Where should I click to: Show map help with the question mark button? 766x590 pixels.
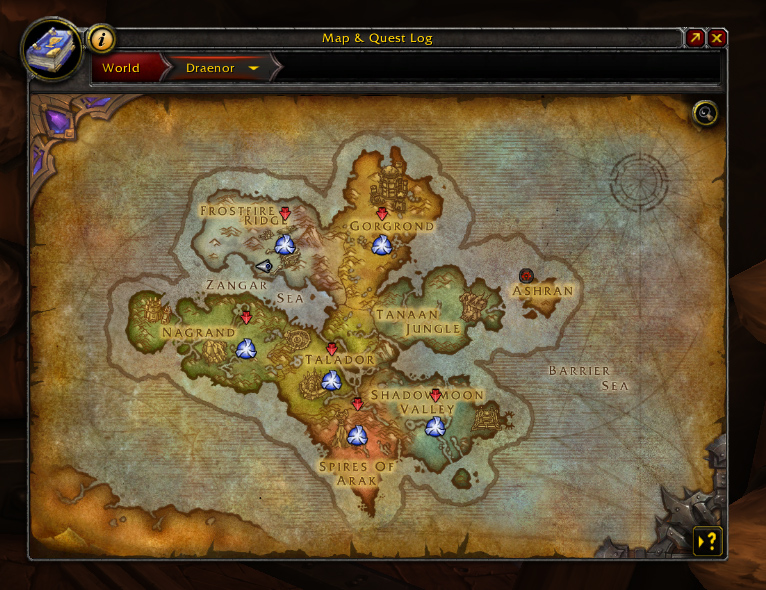pos(707,541)
